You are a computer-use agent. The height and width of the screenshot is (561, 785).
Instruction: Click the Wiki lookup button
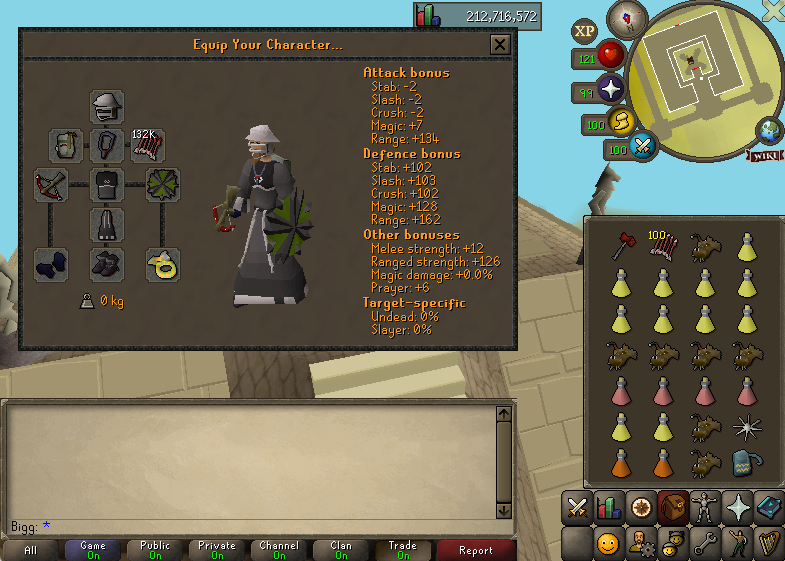(x=763, y=155)
